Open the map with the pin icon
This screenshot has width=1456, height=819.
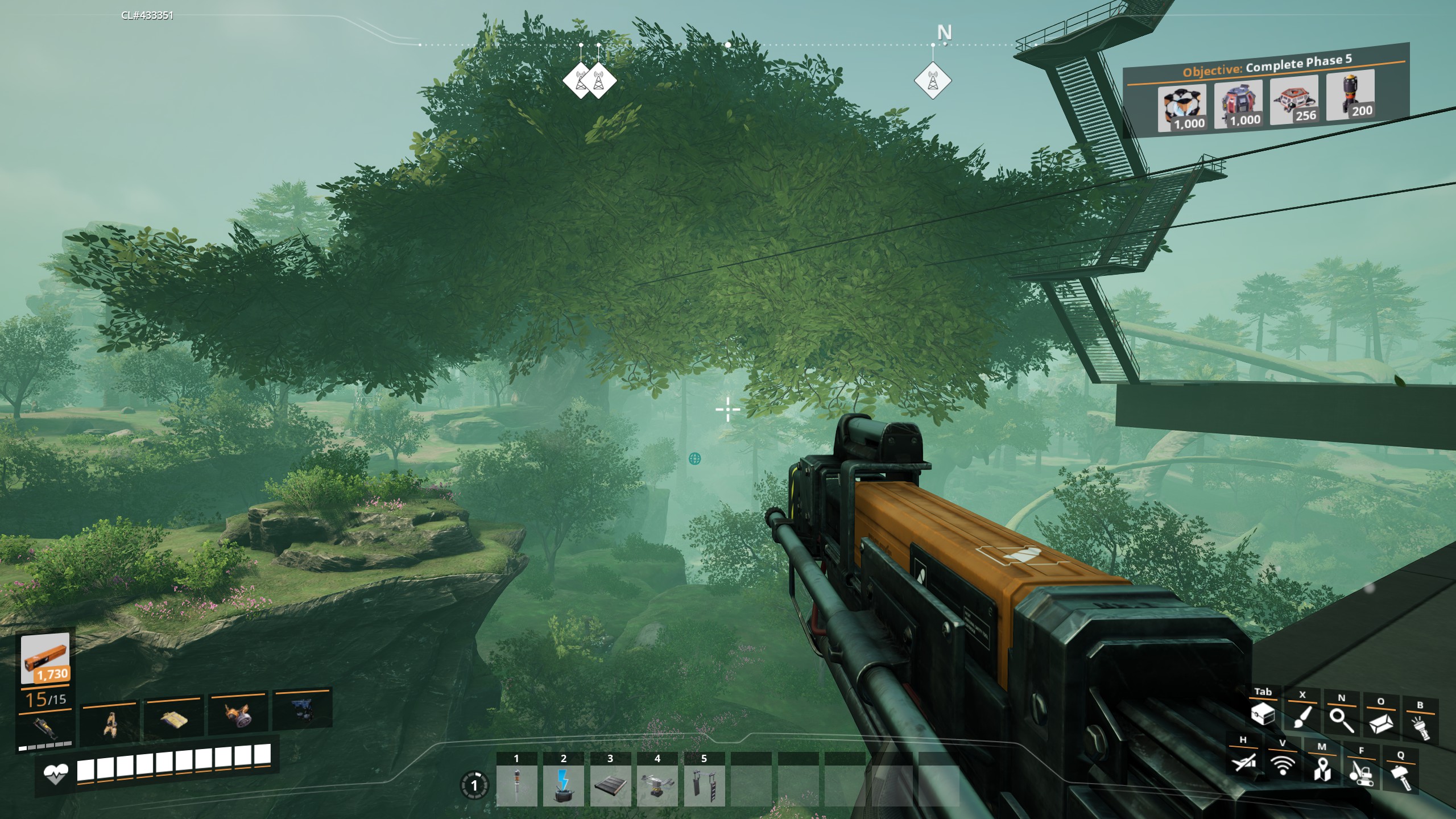click(1322, 769)
